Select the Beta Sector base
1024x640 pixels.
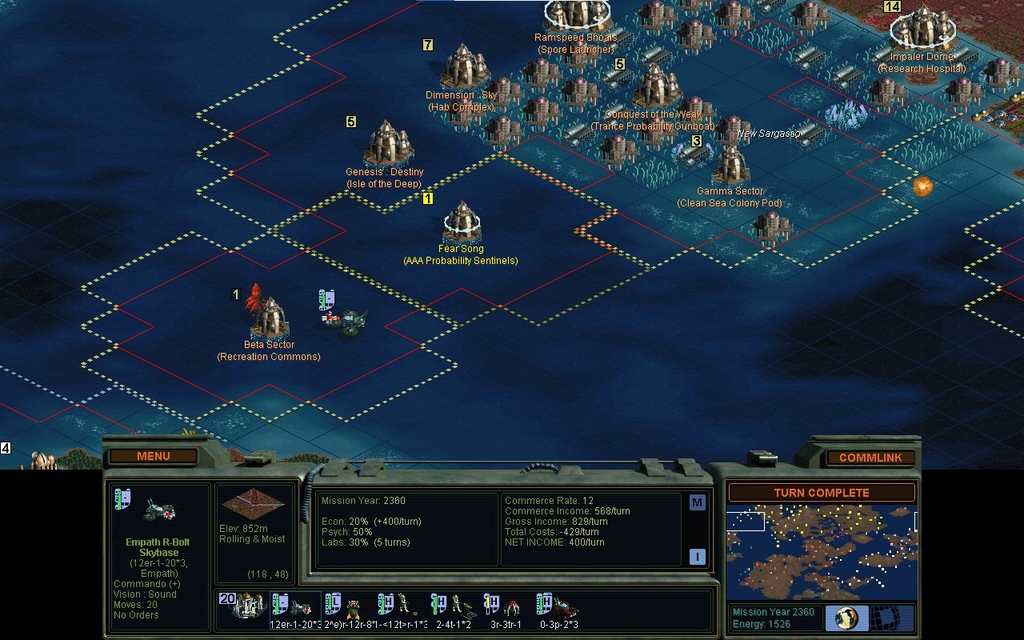coord(270,318)
